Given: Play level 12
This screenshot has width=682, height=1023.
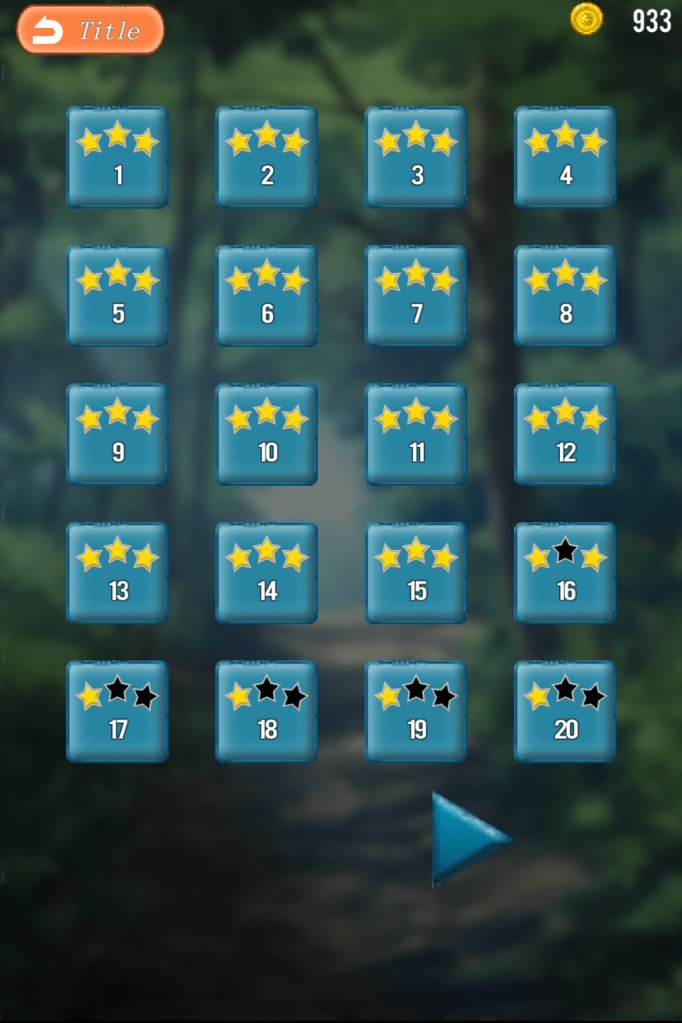Looking at the screenshot, I should (565, 434).
